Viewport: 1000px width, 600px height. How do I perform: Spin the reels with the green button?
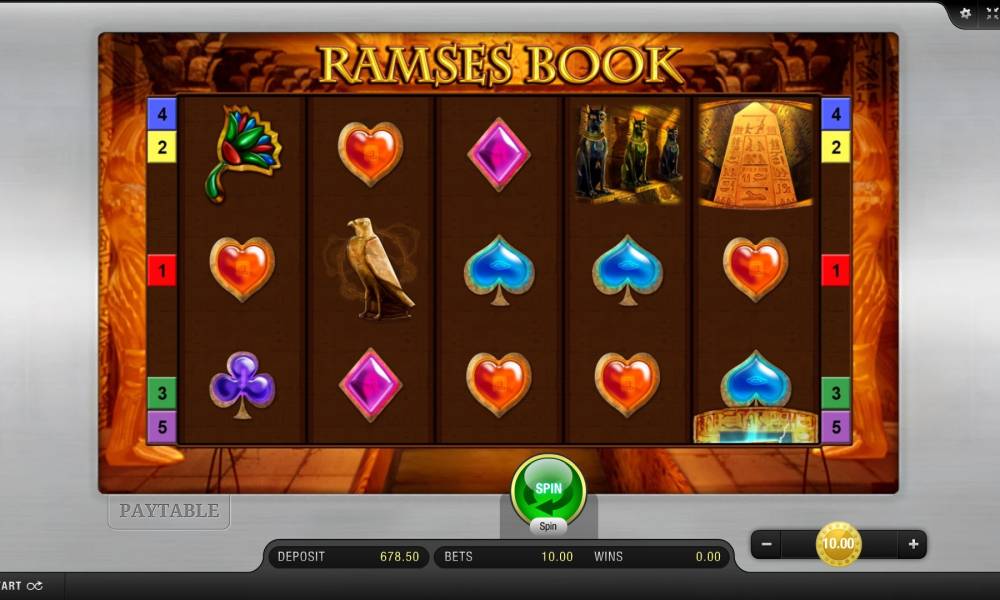tap(548, 489)
